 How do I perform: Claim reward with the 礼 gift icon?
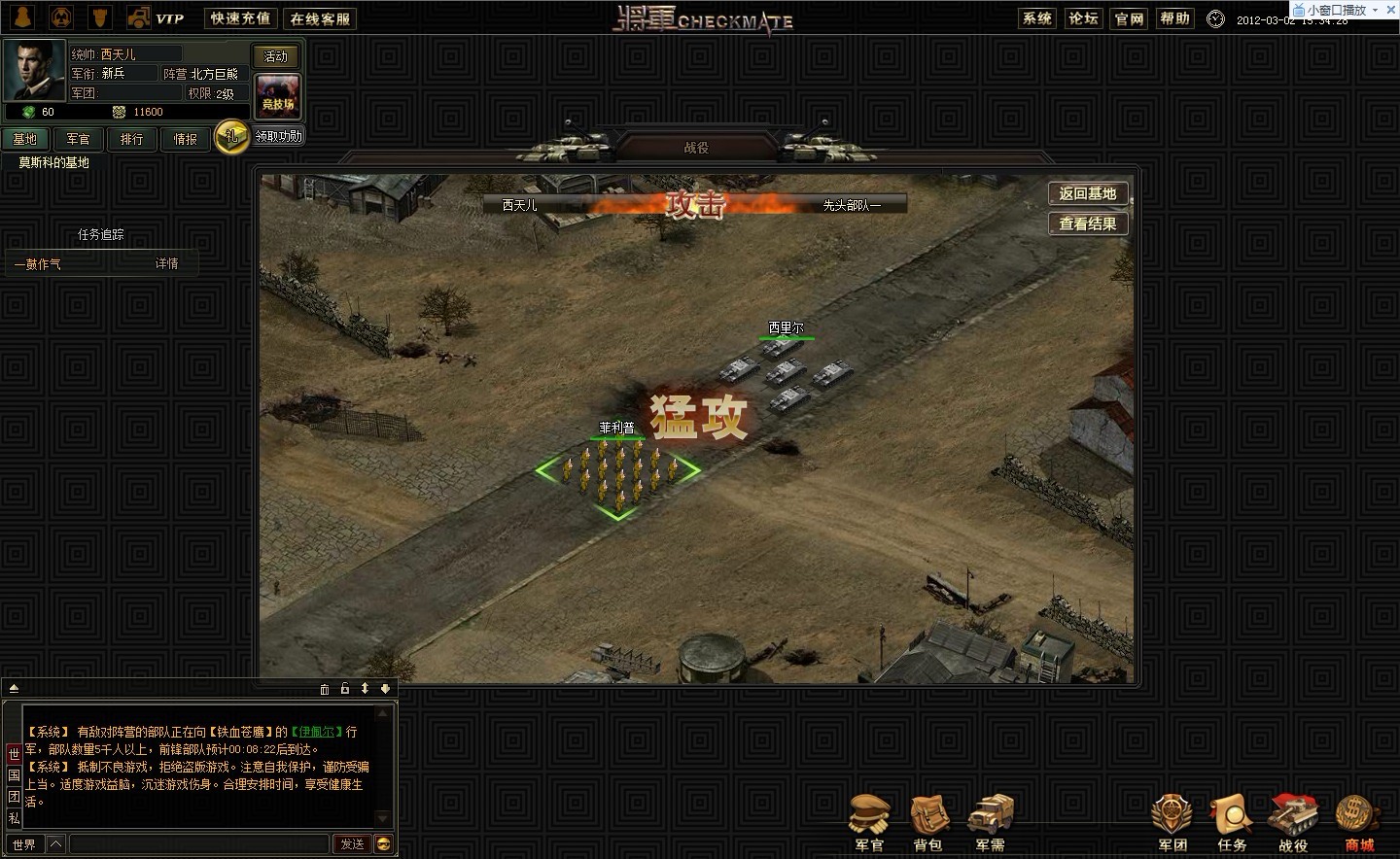231,137
